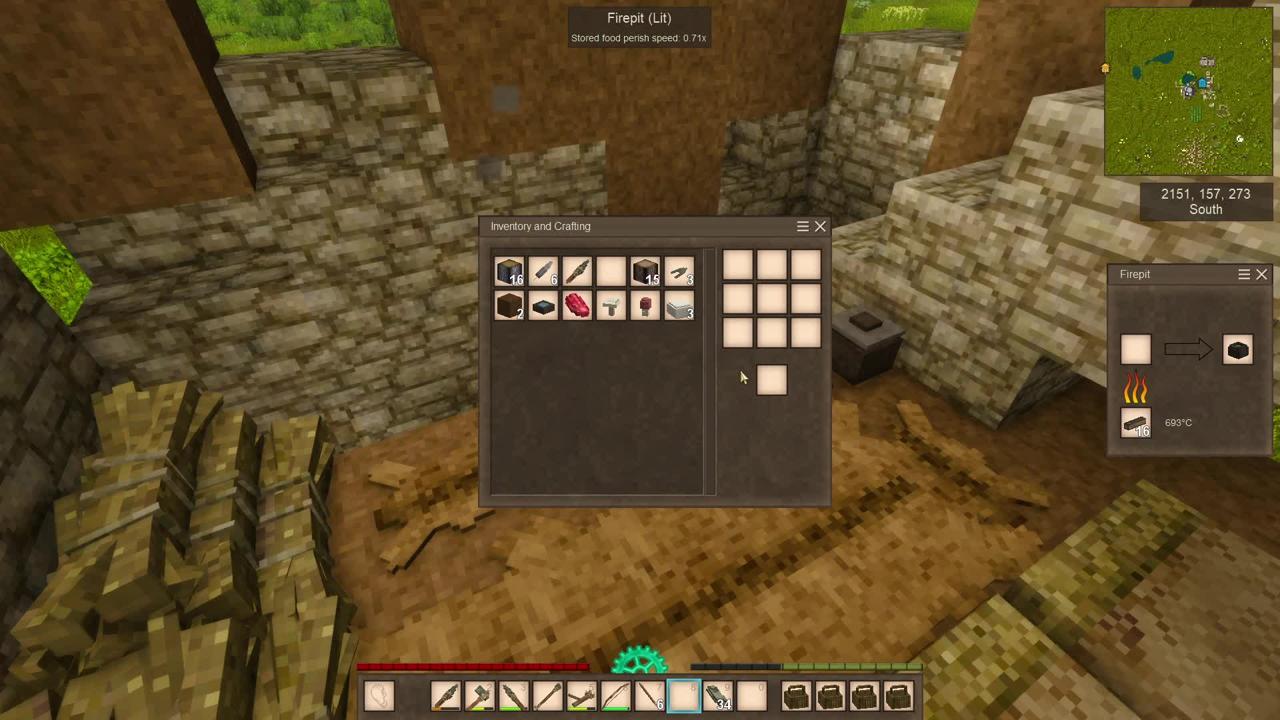Take the cooked item from firepit output slot

tap(1237, 350)
